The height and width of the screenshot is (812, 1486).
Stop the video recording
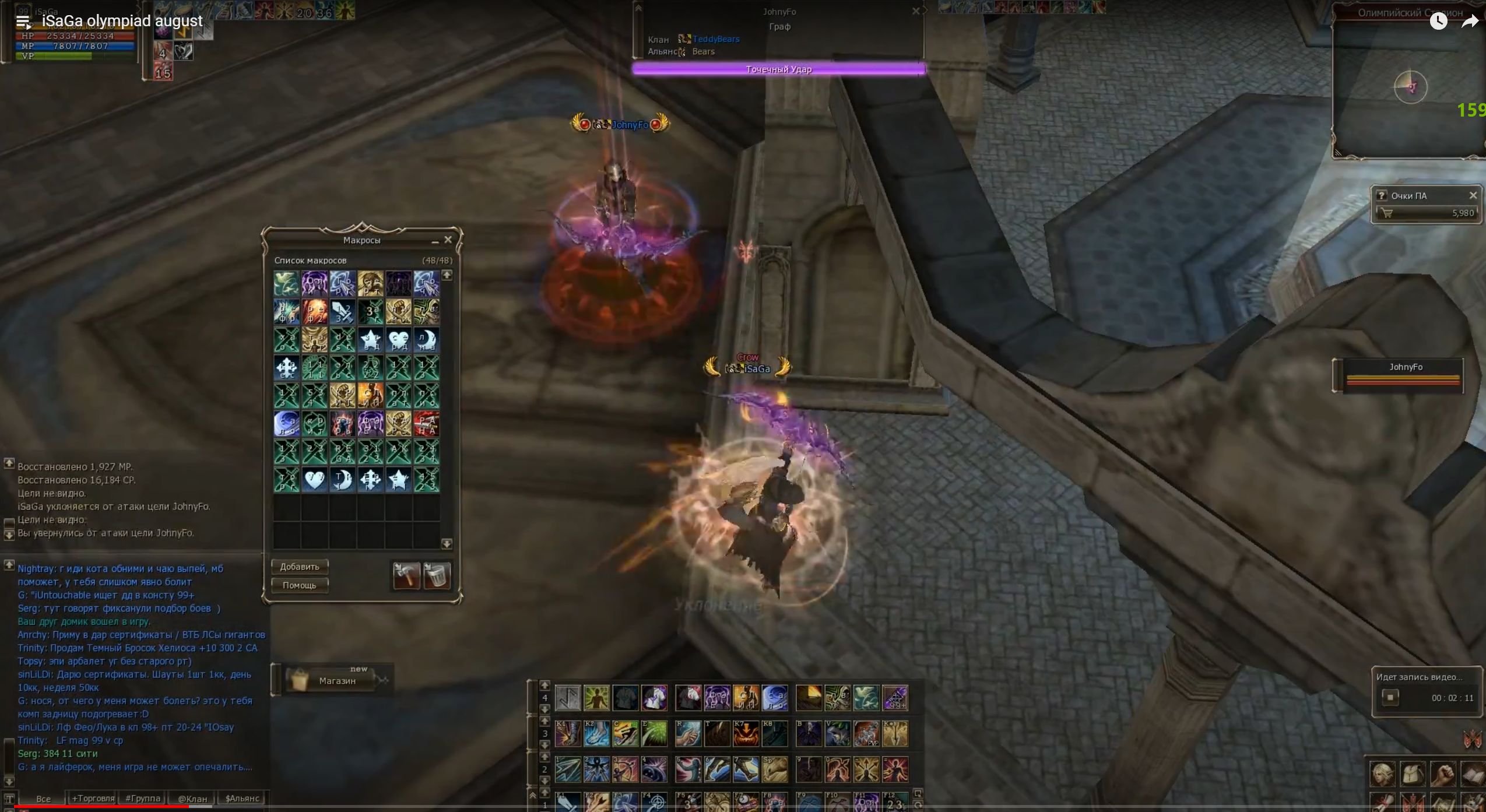pyautogui.click(x=1390, y=697)
